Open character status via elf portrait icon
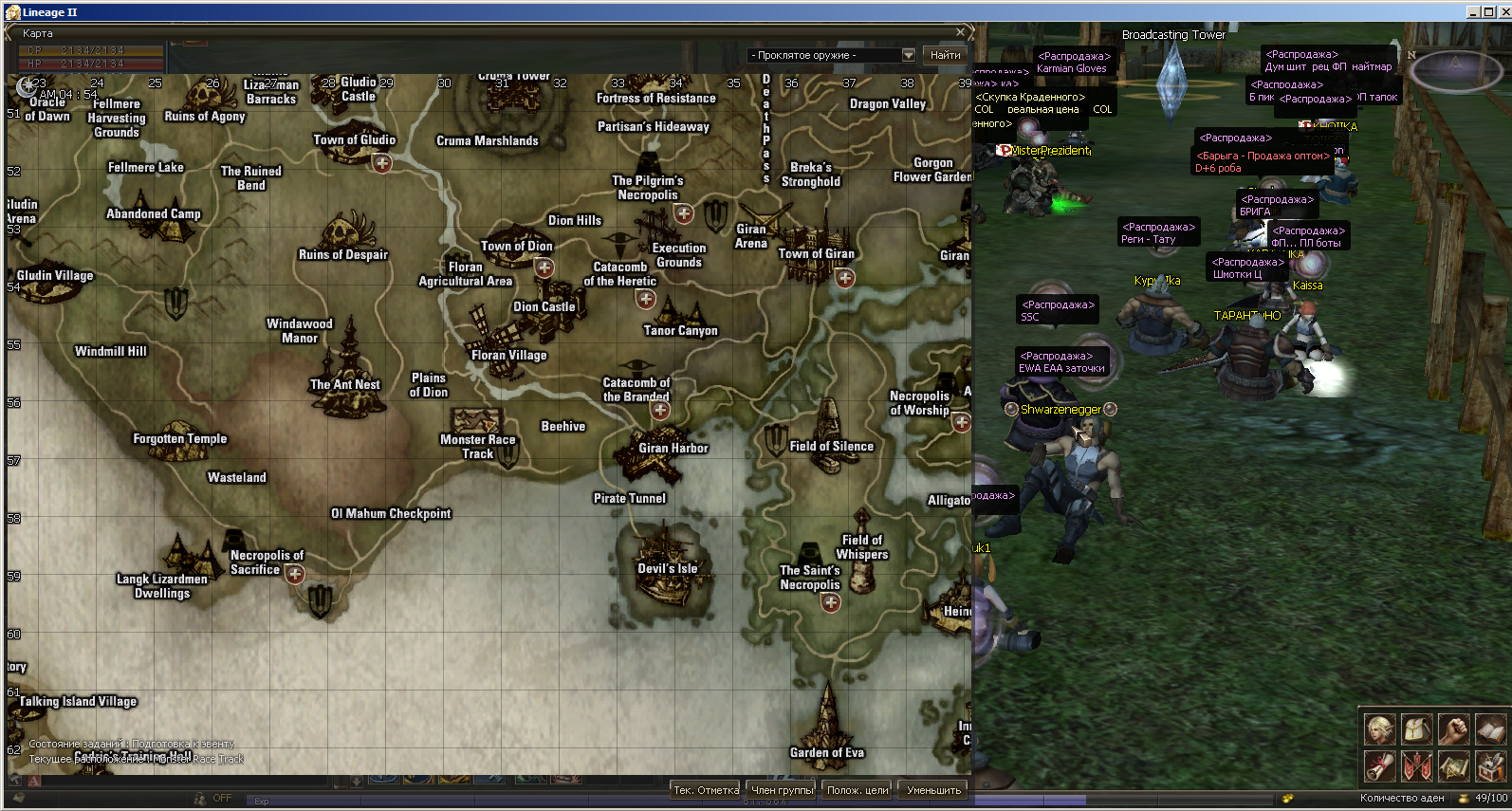This screenshot has height=811, width=1512. coord(1380,729)
